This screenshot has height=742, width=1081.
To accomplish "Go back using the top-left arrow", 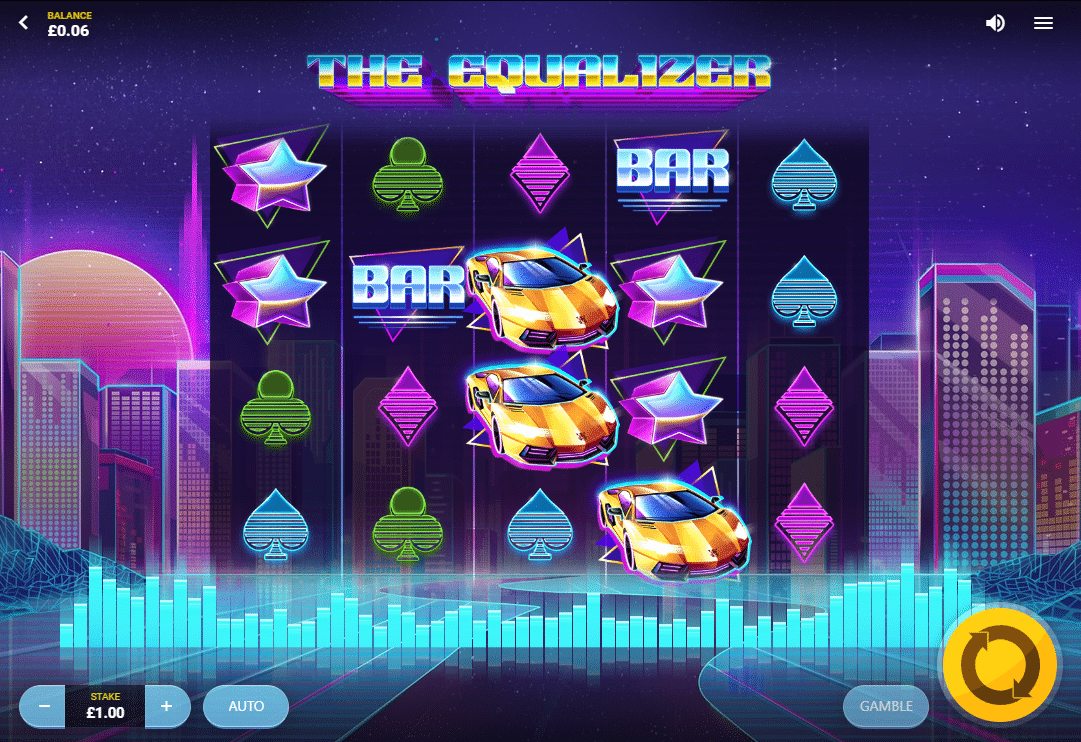I will [24, 22].
